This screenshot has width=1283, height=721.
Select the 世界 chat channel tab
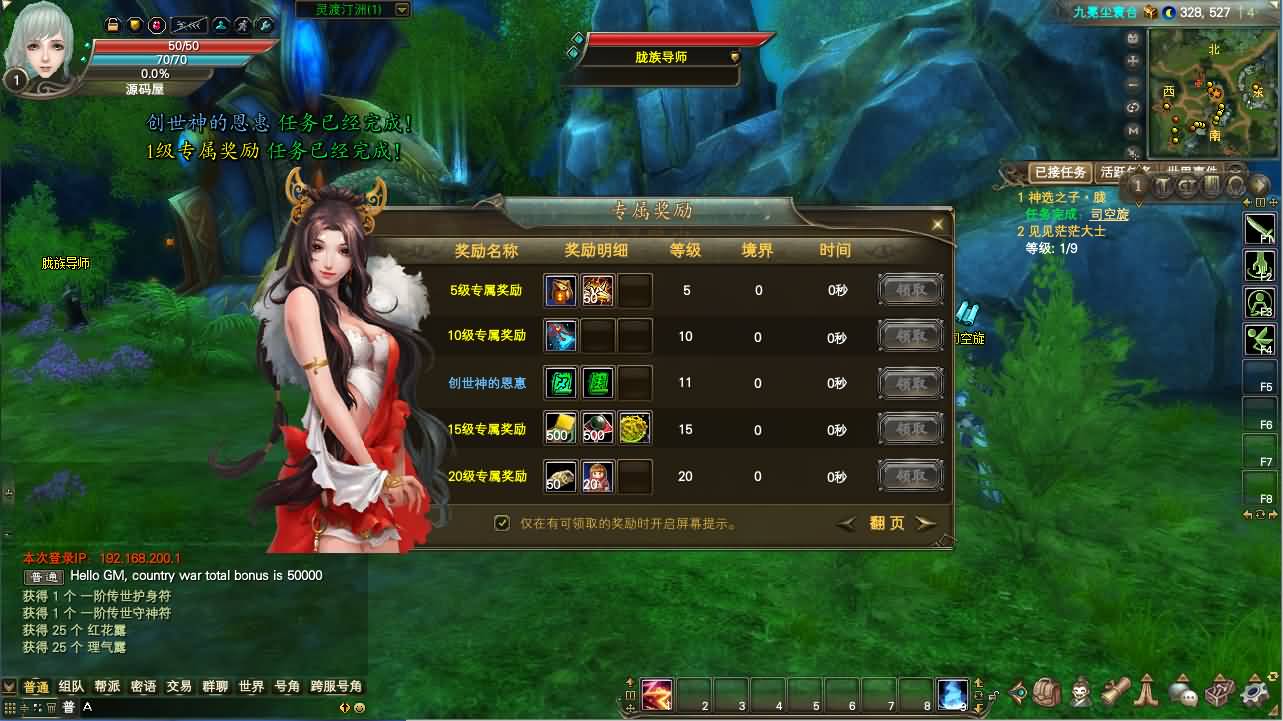[x=251, y=687]
